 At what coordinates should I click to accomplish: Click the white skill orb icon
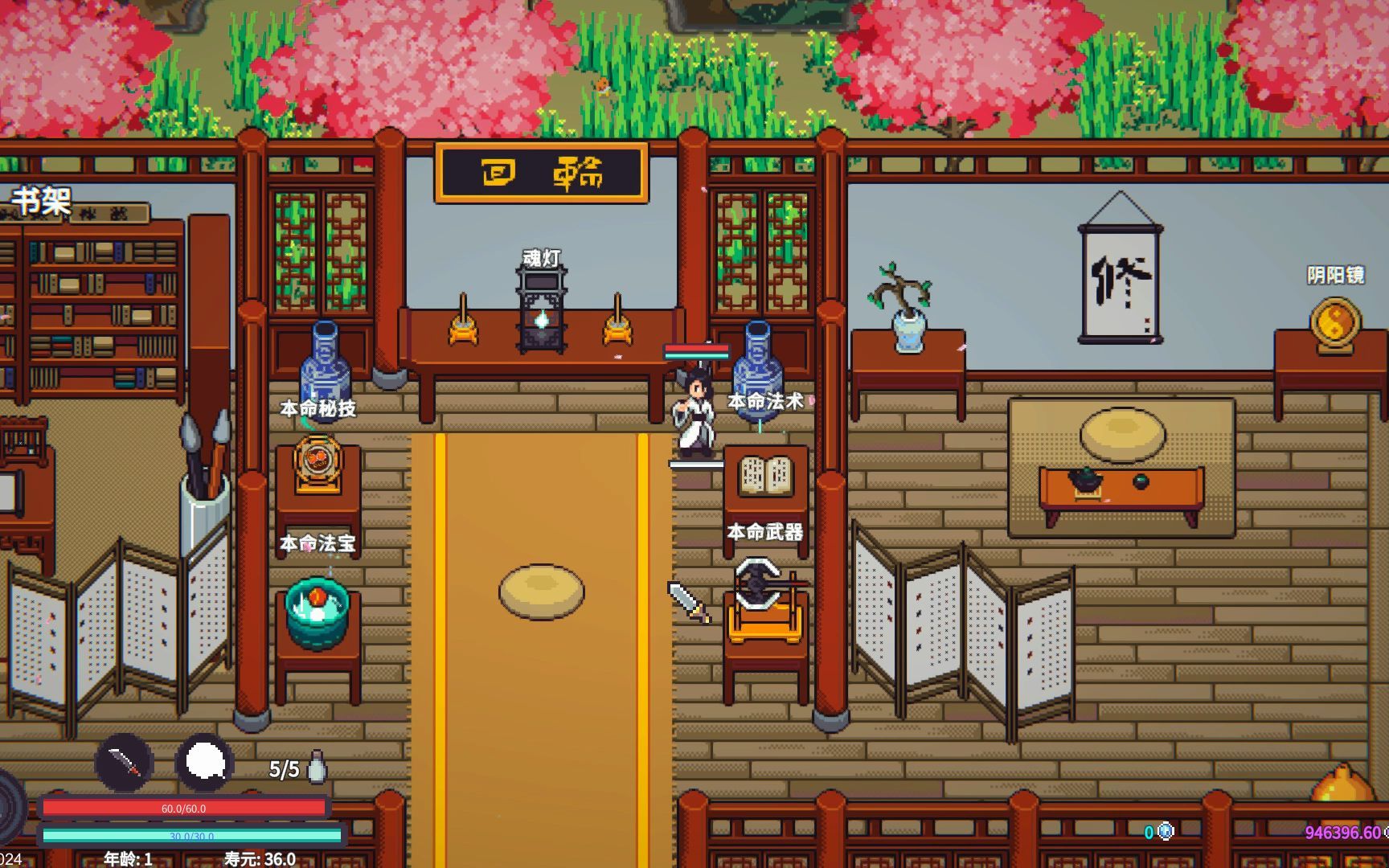click(x=203, y=764)
